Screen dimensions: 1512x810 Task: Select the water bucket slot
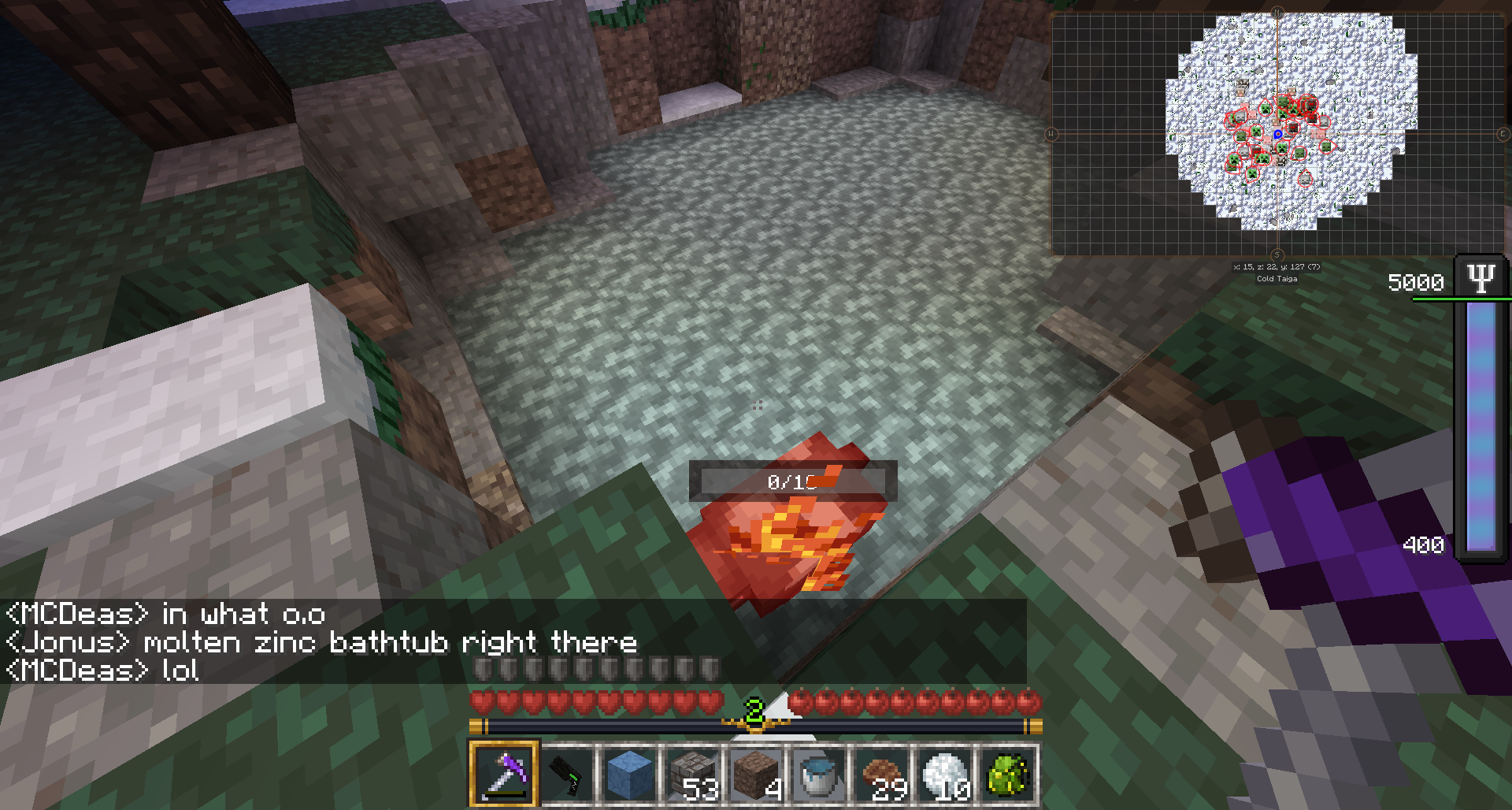point(819,774)
